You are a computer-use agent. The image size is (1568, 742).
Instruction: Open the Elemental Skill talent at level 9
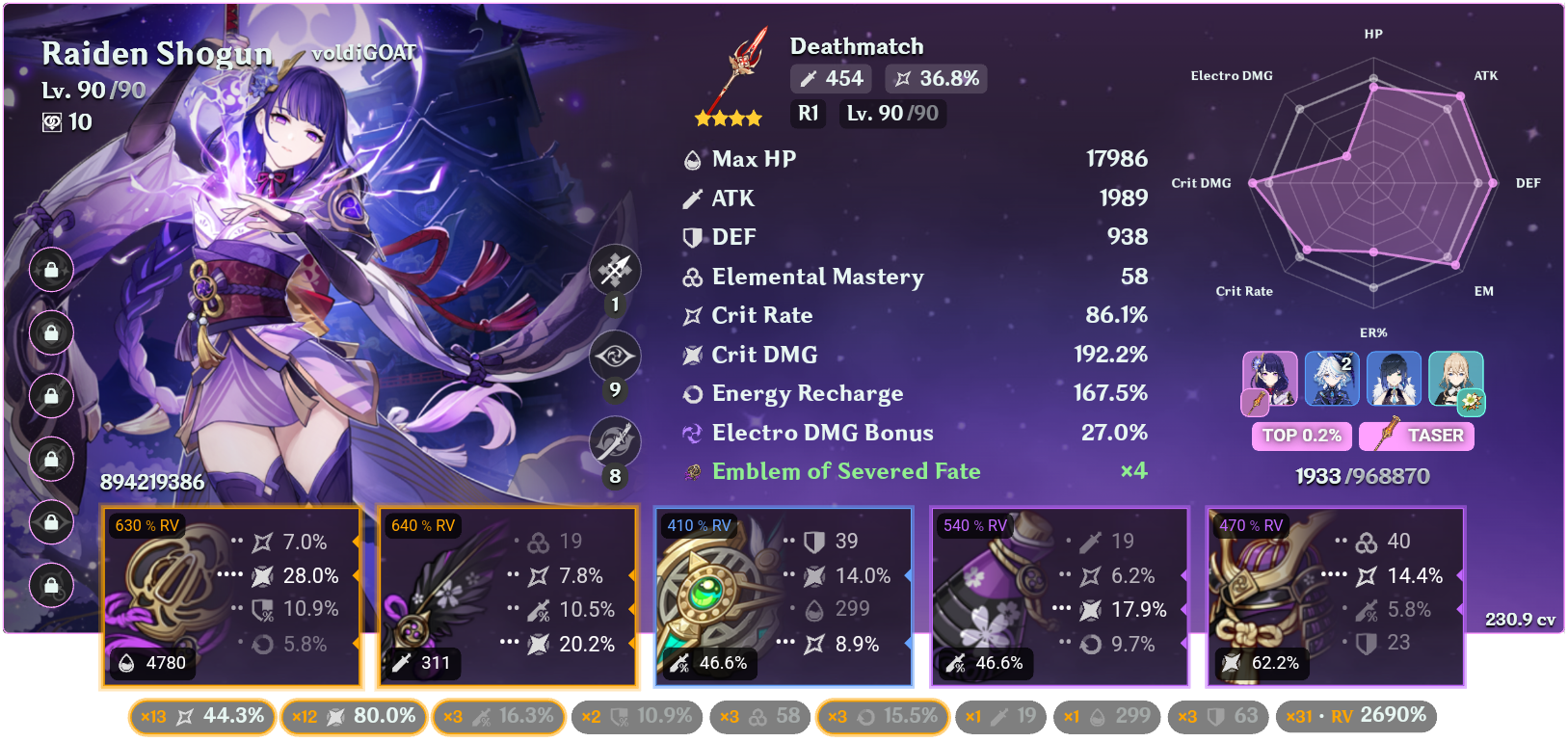(x=614, y=356)
